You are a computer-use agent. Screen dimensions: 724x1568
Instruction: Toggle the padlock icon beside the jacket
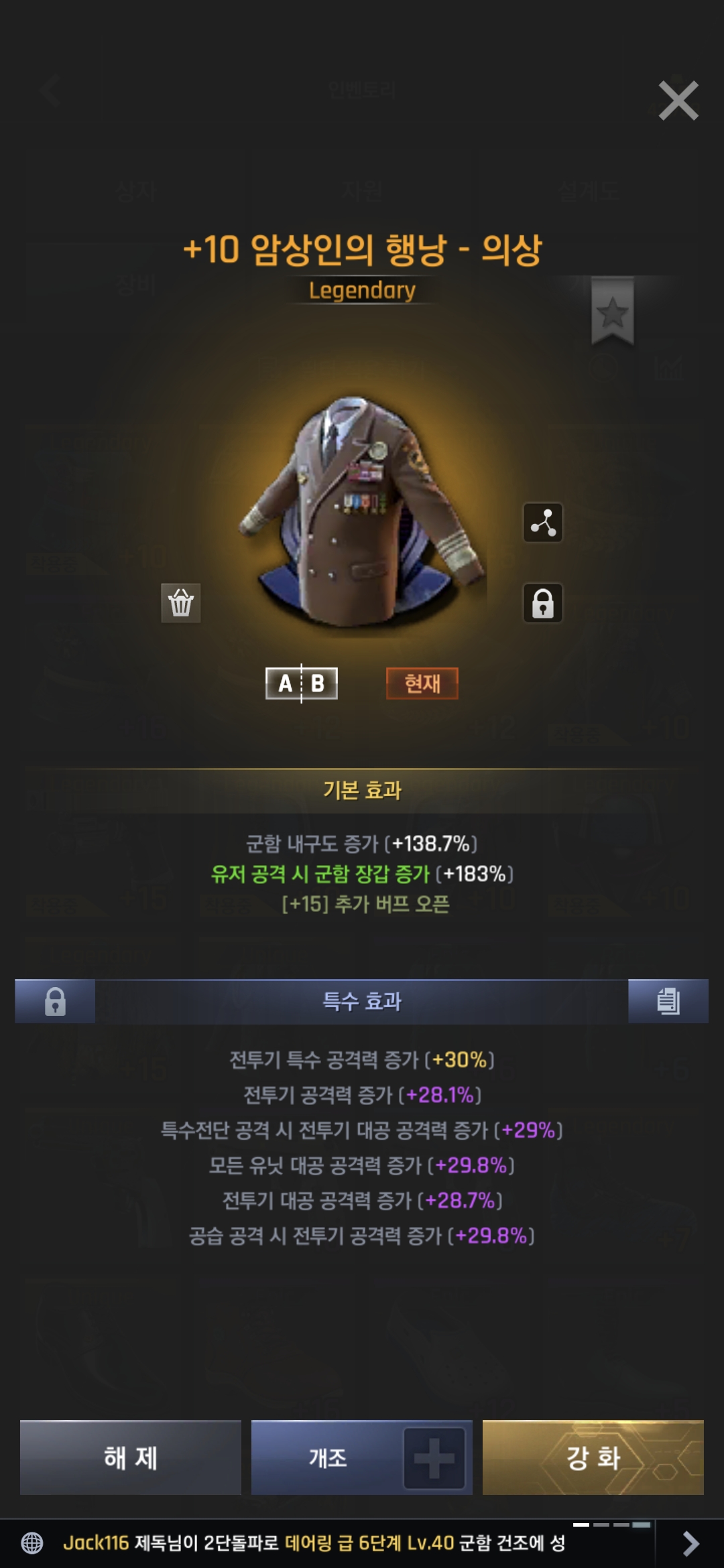coord(542,602)
